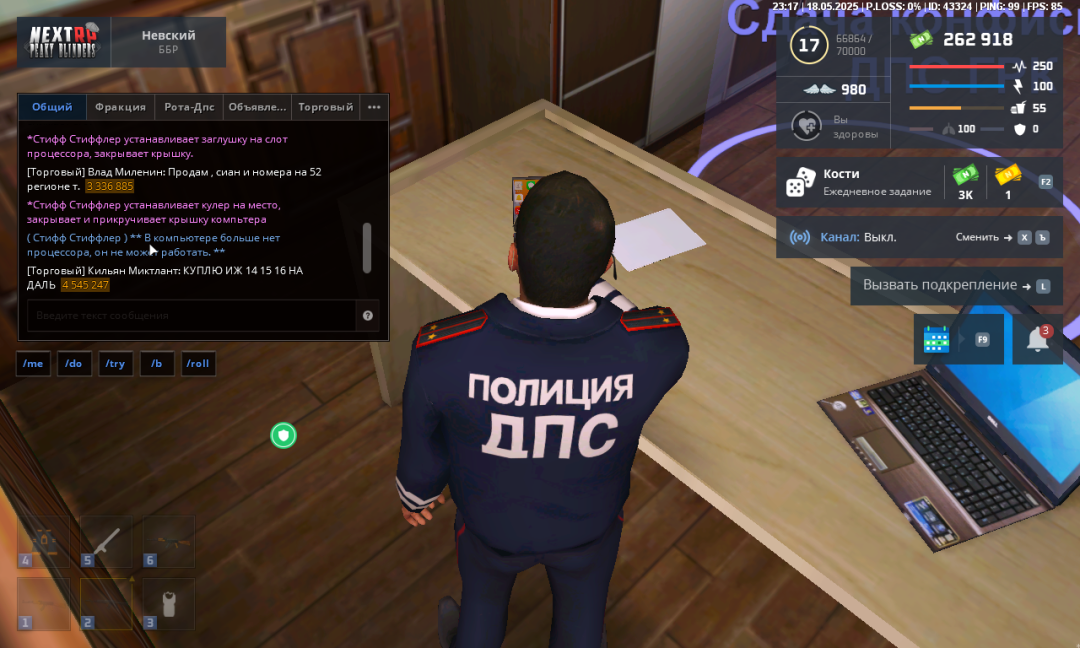Insert the /me chat command

pos(33,364)
